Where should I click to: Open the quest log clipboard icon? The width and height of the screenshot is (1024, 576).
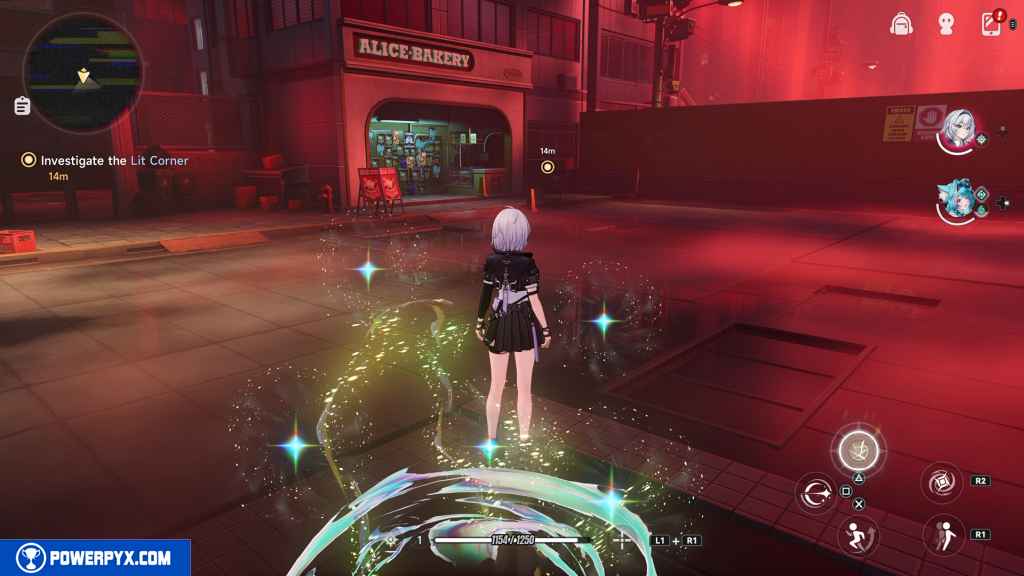tap(22, 105)
